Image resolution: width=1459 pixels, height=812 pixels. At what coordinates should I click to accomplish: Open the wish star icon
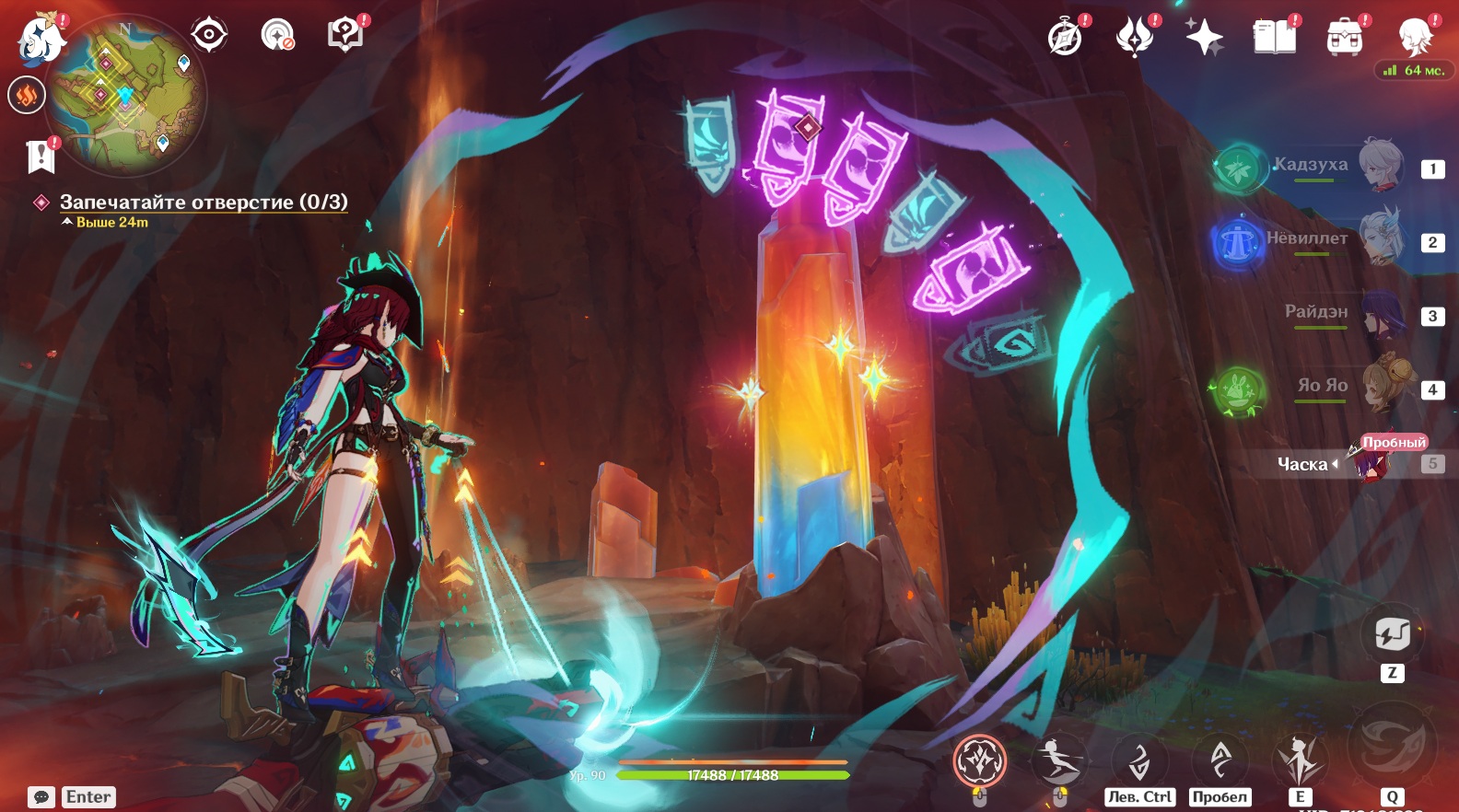click(x=1204, y=38)
